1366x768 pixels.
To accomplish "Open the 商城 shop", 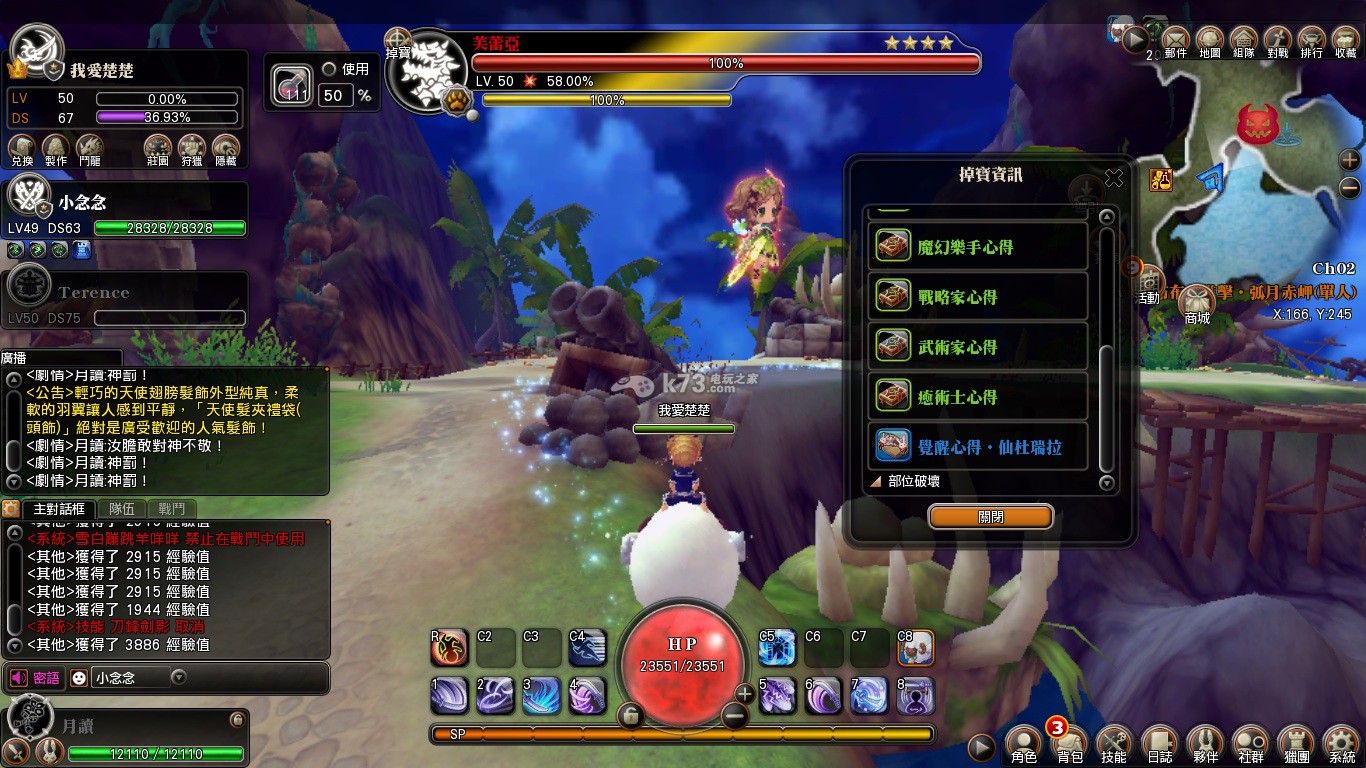I will coord(1197,304).
